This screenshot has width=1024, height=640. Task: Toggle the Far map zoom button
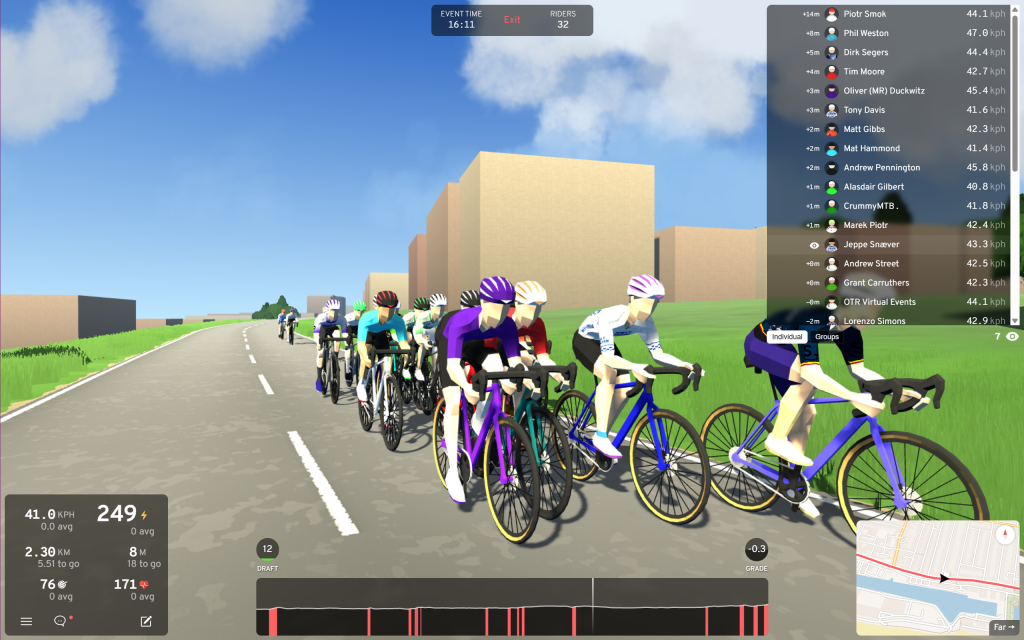pos(1002,628)
